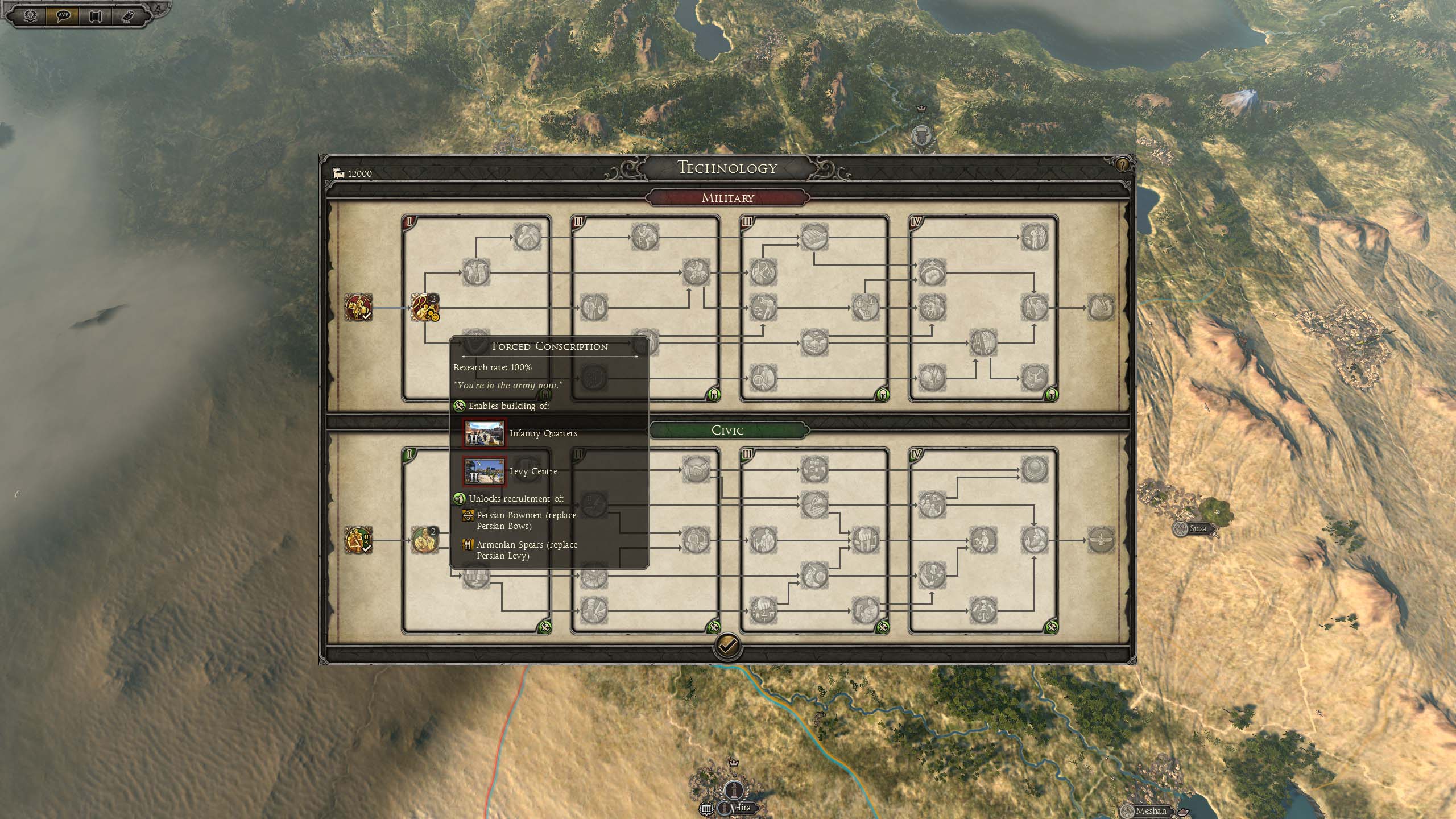Viewport: 1456px width, 819px height.
Task: Select the green civic technology with 2 badge
Action: pos(425,540)
